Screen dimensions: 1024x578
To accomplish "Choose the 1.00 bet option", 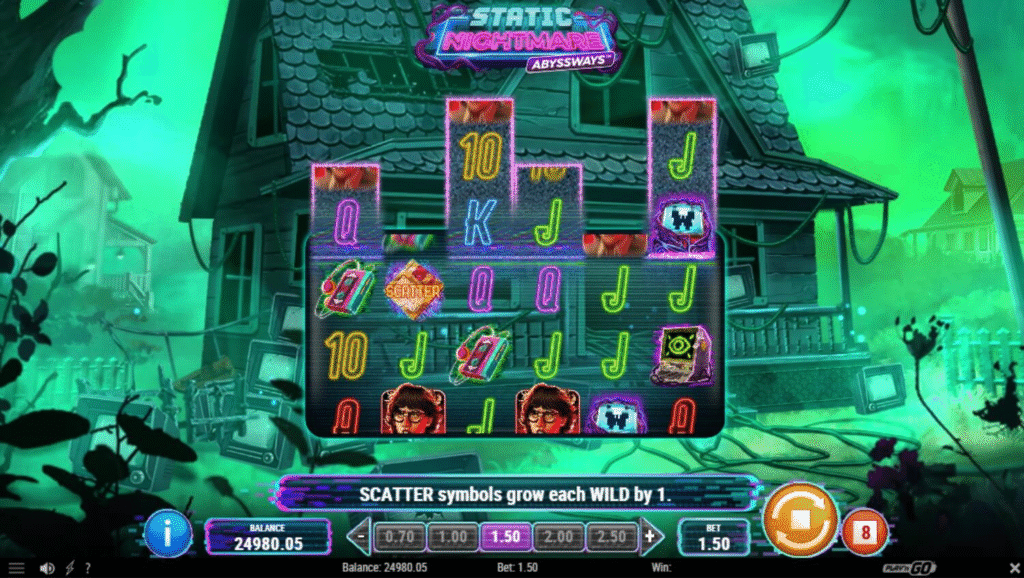I will tap(452, 537).
